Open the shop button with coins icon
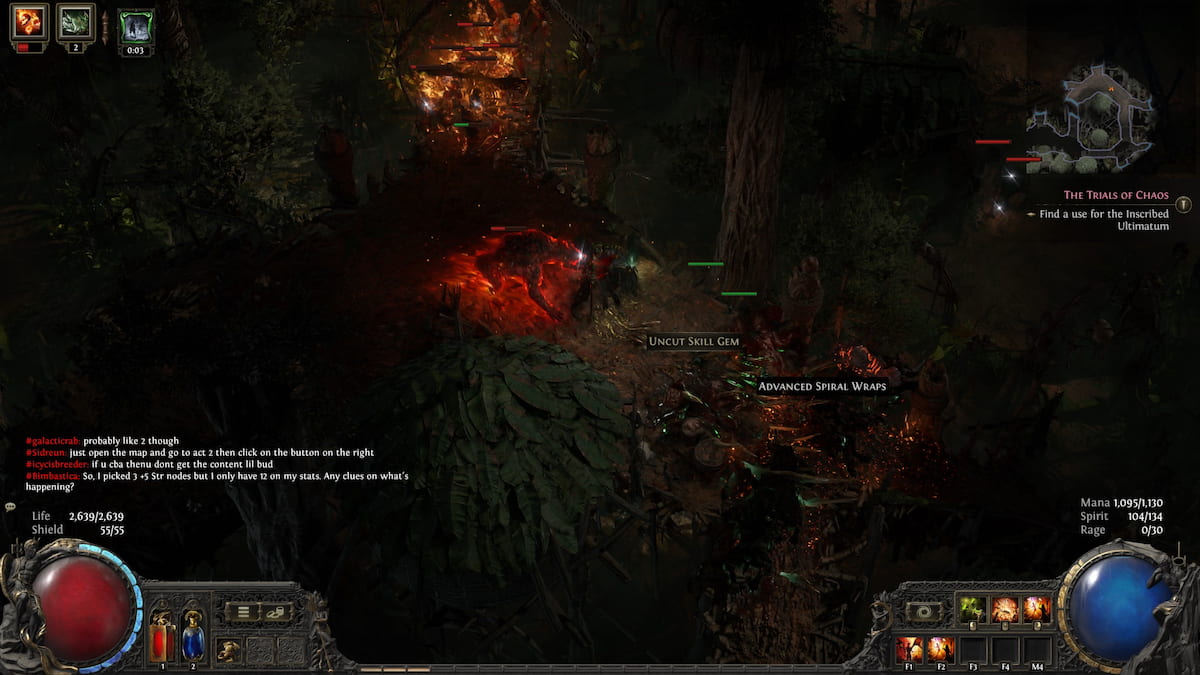The height and width of the screenshot is (675, 1200). [x=276, y=612]
